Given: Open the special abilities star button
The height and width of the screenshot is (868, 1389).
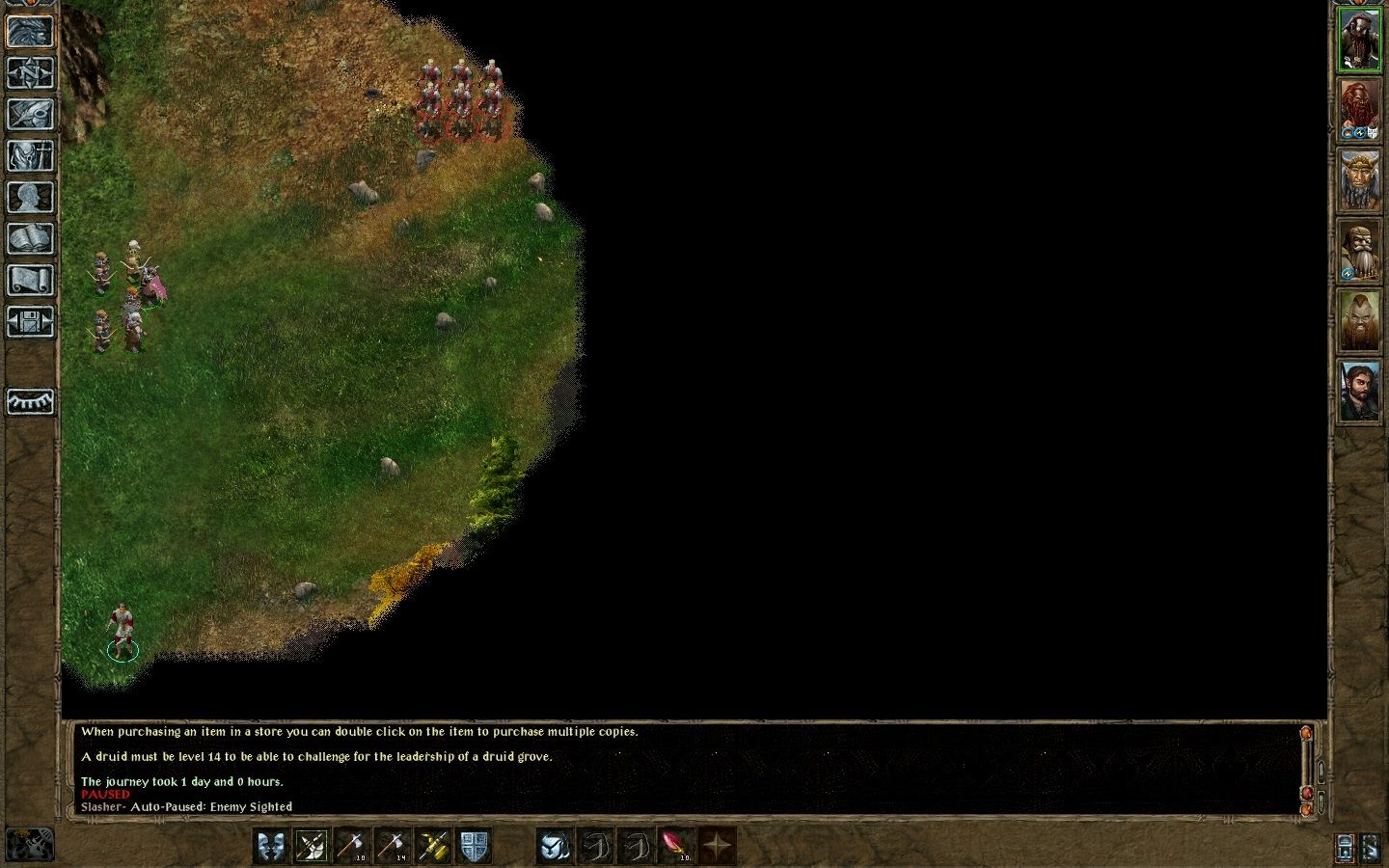Looking at the screenshot, I should pos(717,846).
